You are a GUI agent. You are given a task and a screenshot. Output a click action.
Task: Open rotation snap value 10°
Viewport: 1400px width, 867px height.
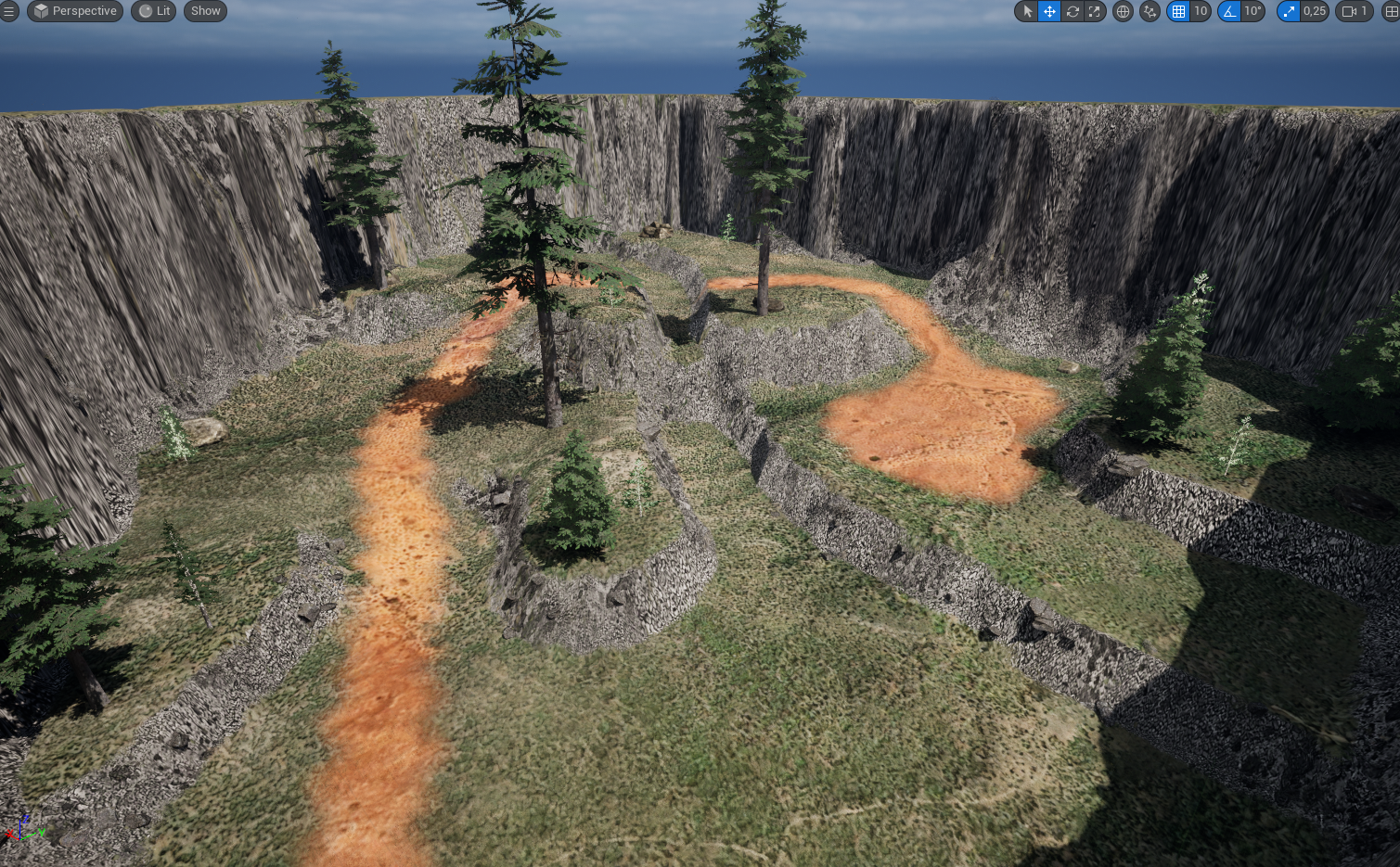[1252, 11]
